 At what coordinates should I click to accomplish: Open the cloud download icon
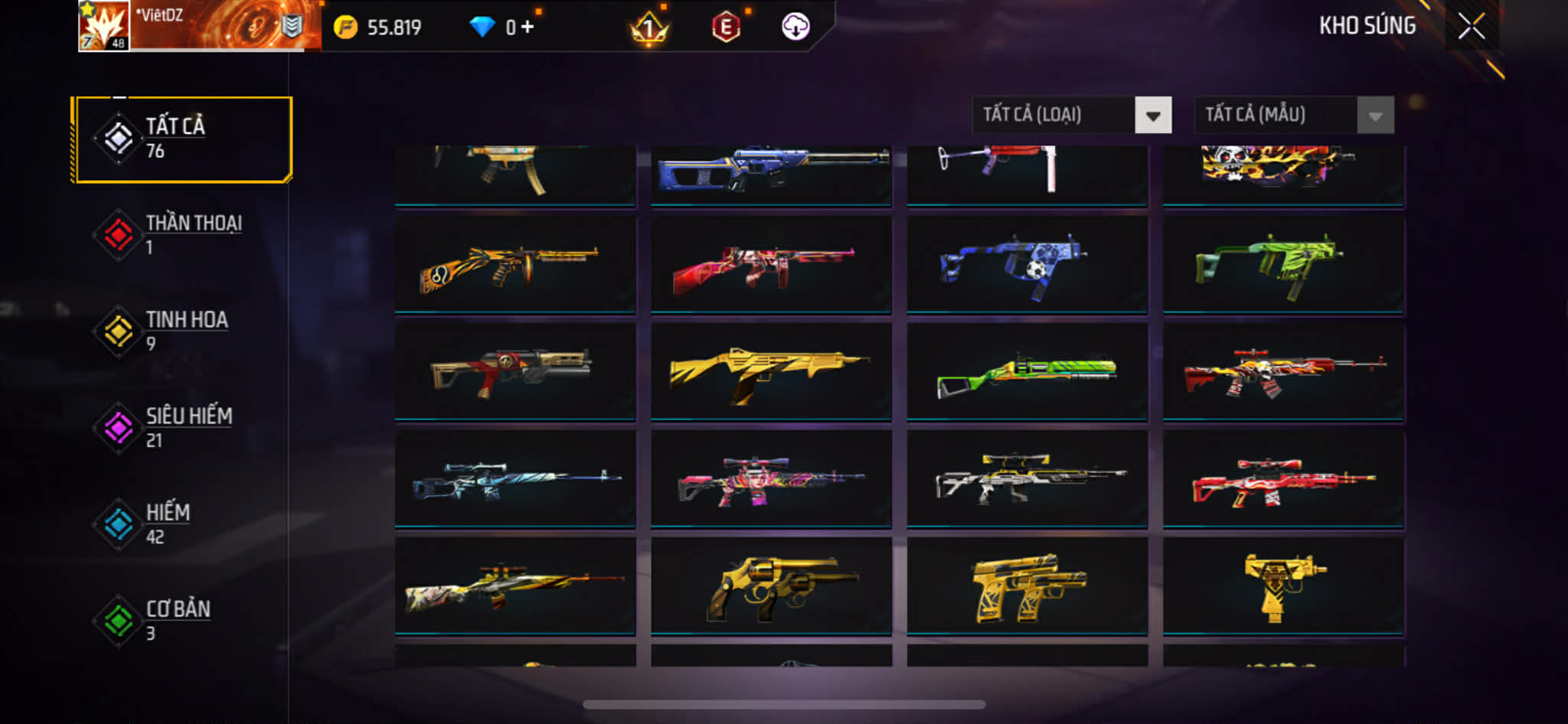tap(795, 28)
